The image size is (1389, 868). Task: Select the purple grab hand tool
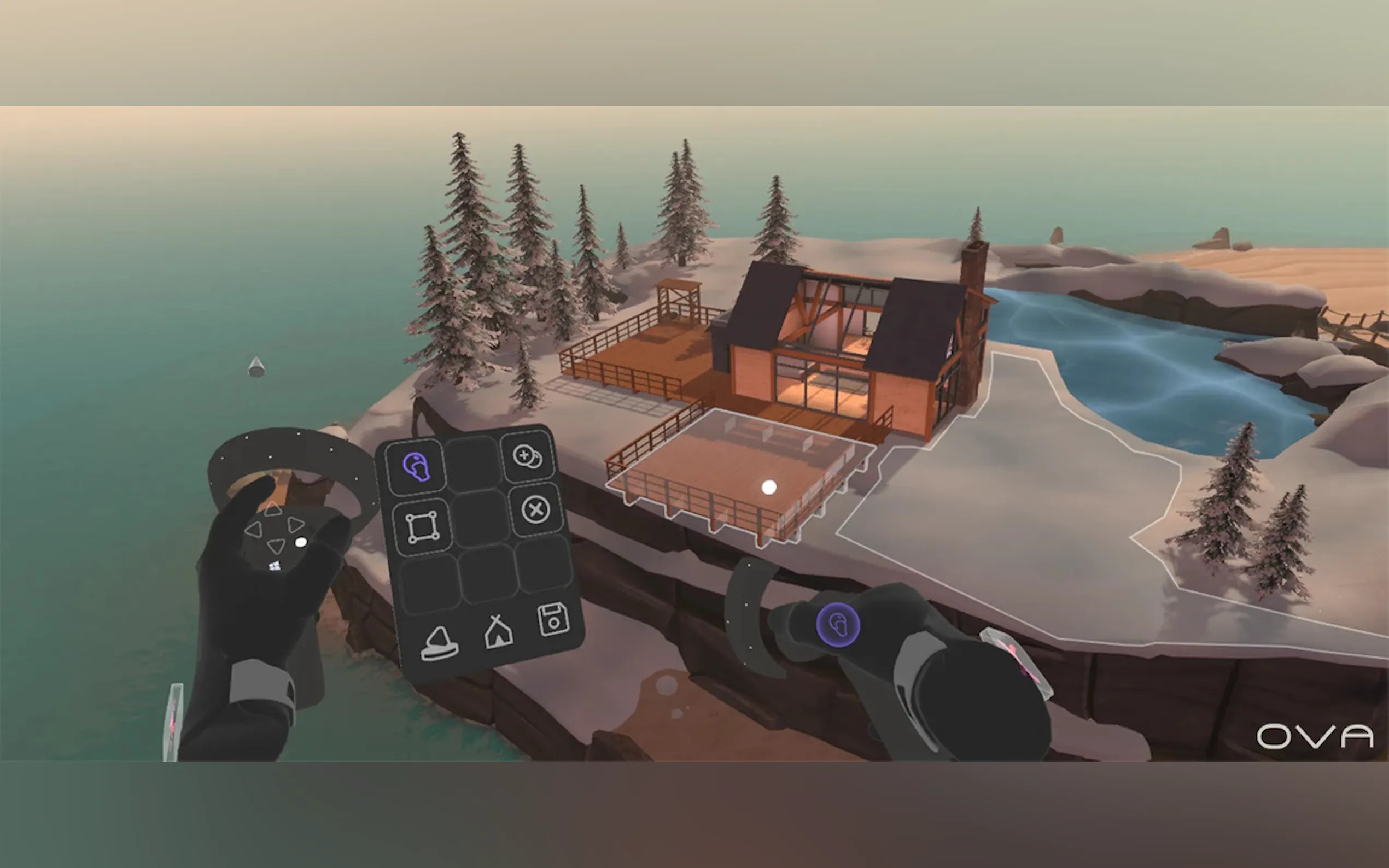(x=416, y=467)
